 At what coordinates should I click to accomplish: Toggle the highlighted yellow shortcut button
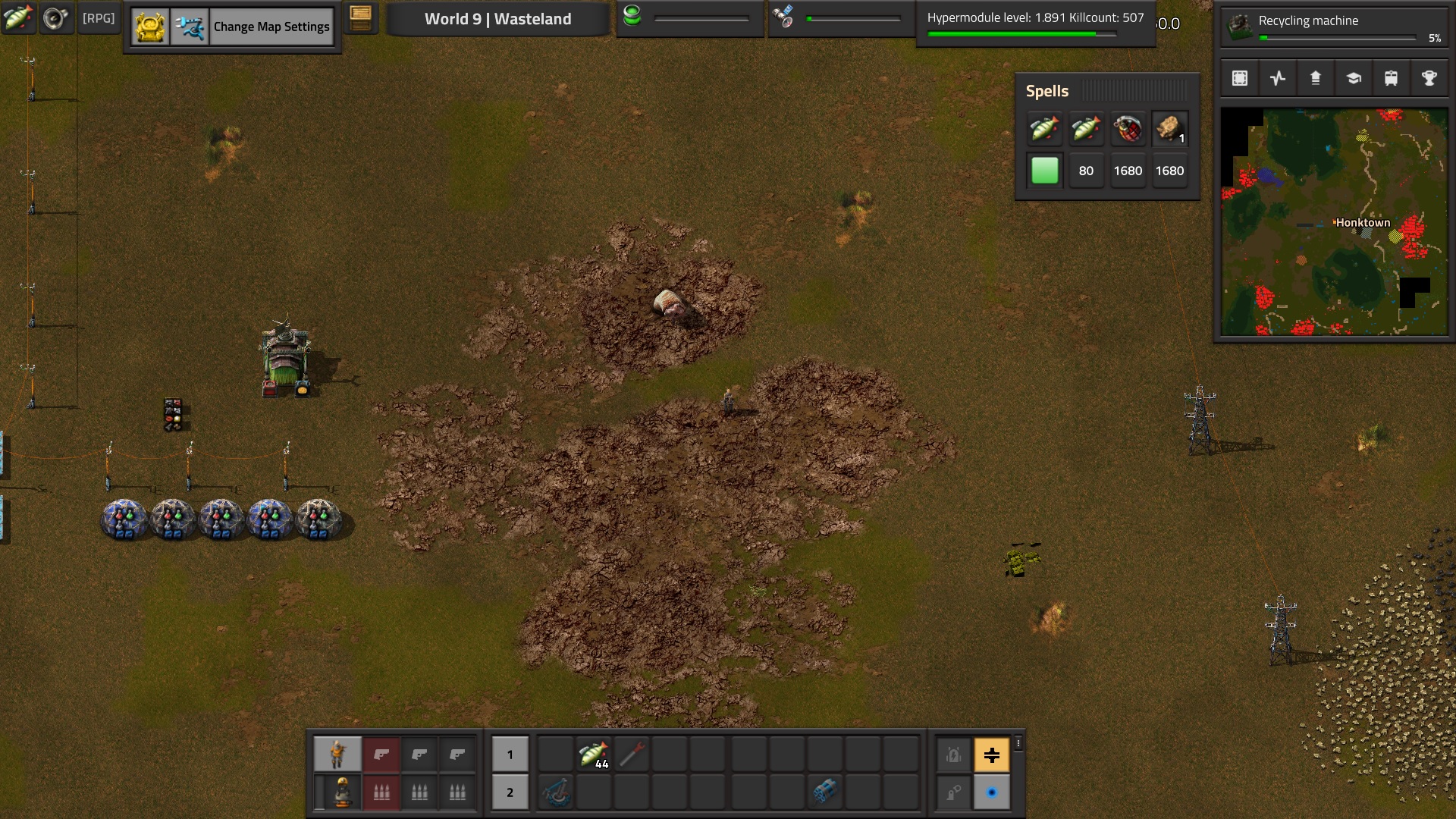click(991, 755)
